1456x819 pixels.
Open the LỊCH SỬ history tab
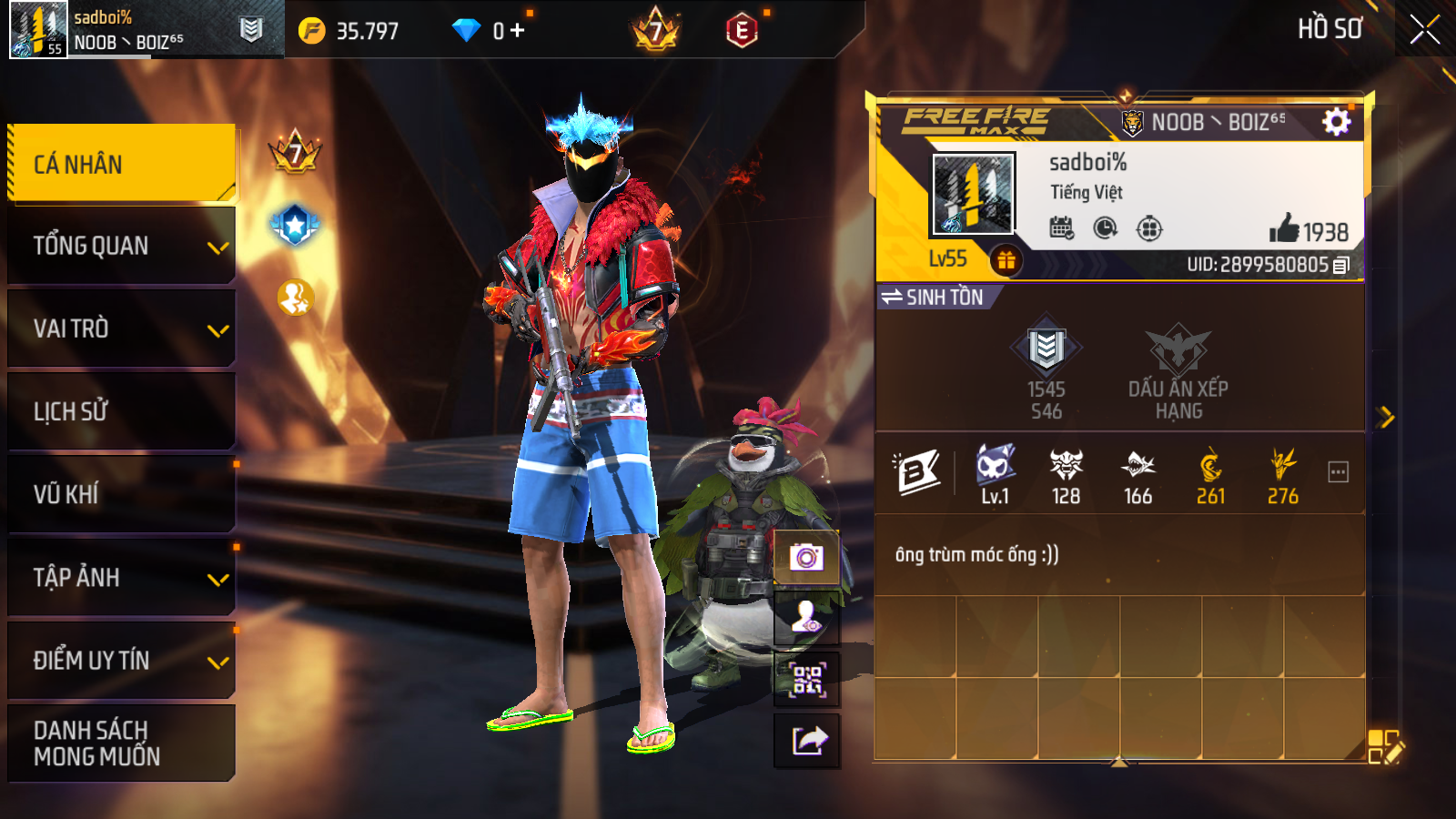(121, 411)
